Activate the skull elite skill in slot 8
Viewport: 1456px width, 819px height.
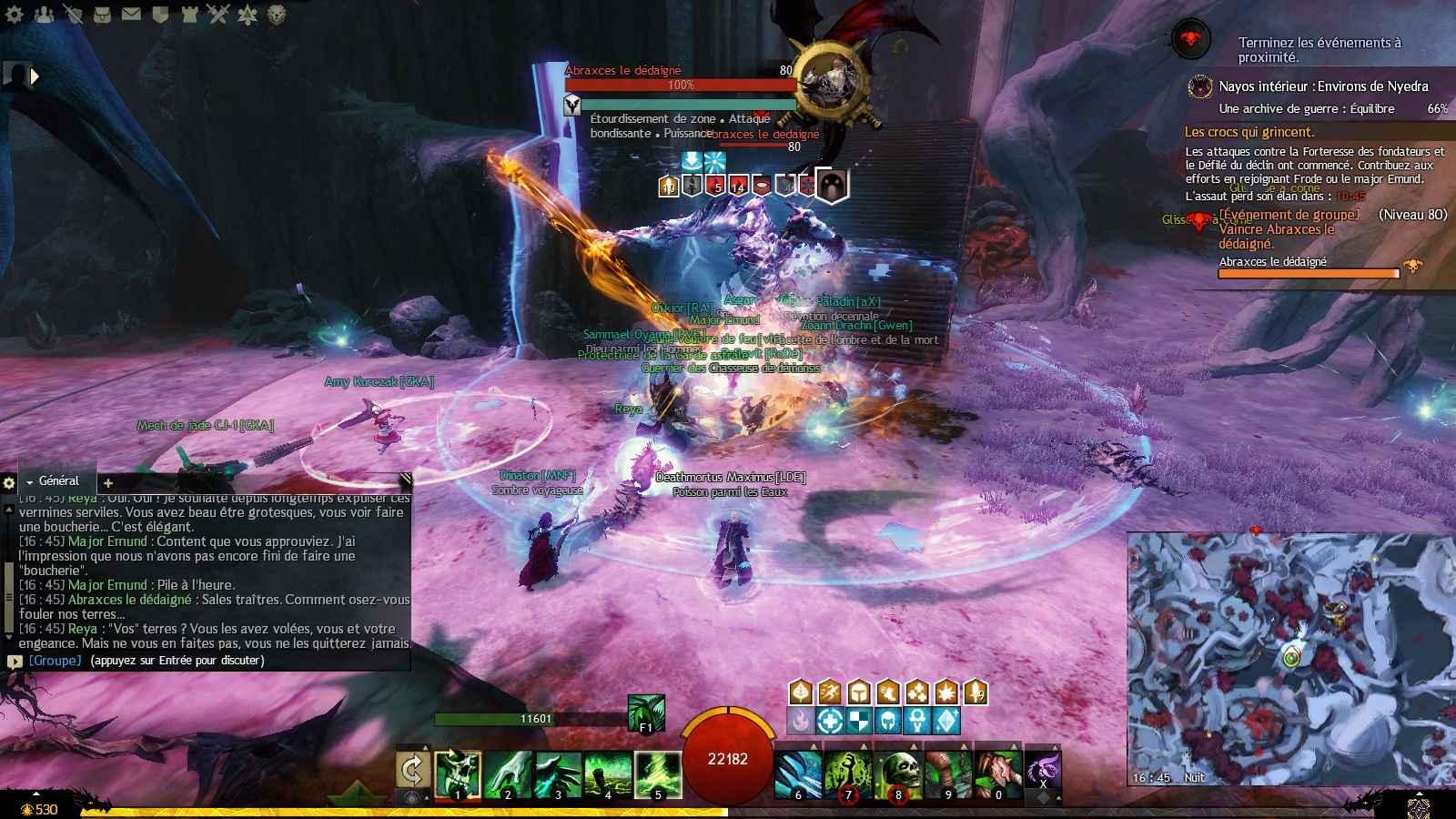click(900, 773)
